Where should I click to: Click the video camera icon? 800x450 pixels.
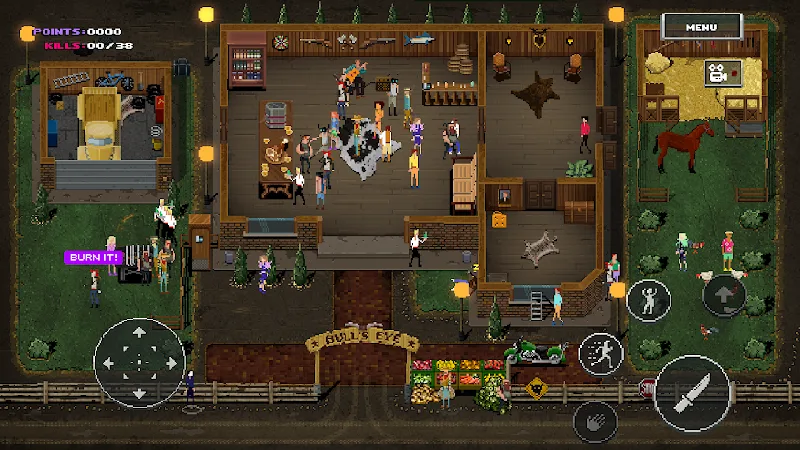718,72
